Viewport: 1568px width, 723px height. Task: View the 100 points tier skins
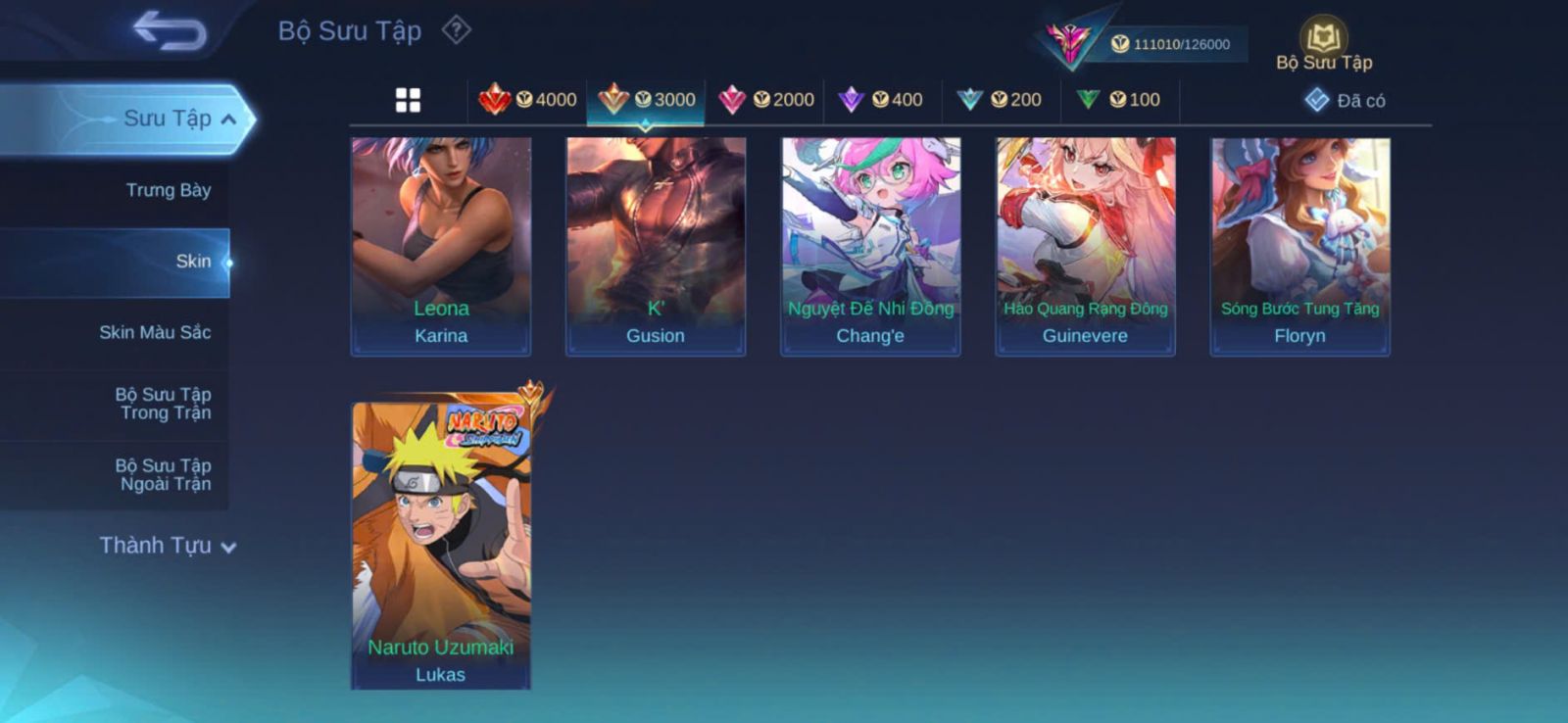point(1118,99)
